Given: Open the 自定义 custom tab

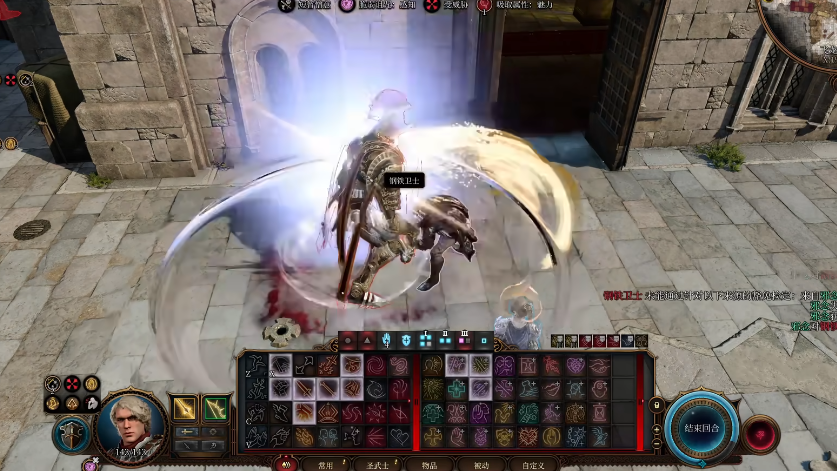Looking at the screenshot, I should point(533,464).
